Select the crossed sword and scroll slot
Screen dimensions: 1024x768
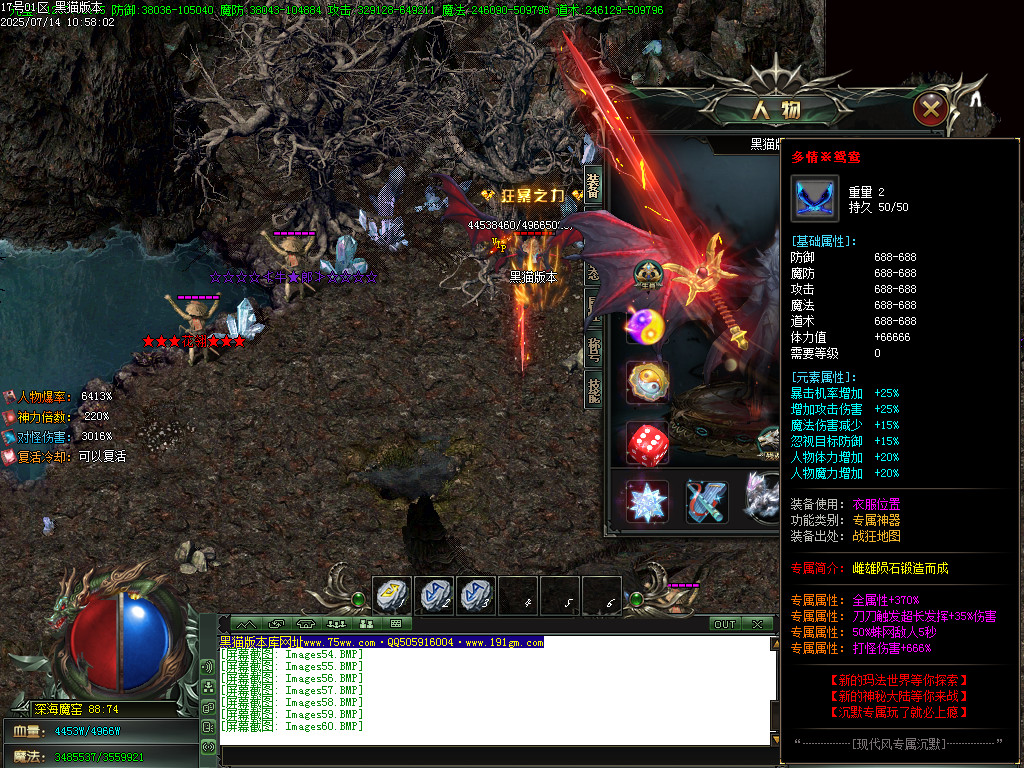706,501
